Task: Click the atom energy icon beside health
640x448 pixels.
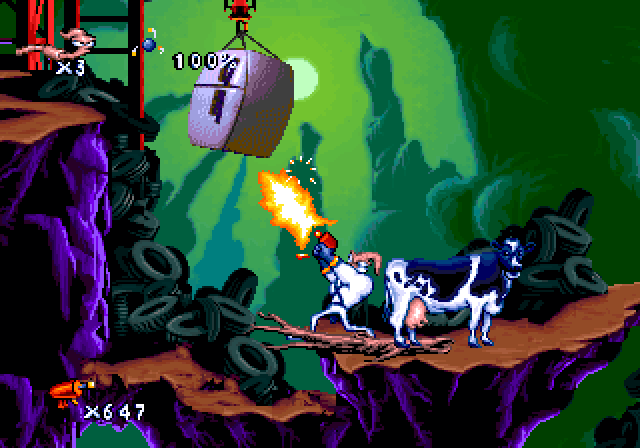Action: coord(149,44)
